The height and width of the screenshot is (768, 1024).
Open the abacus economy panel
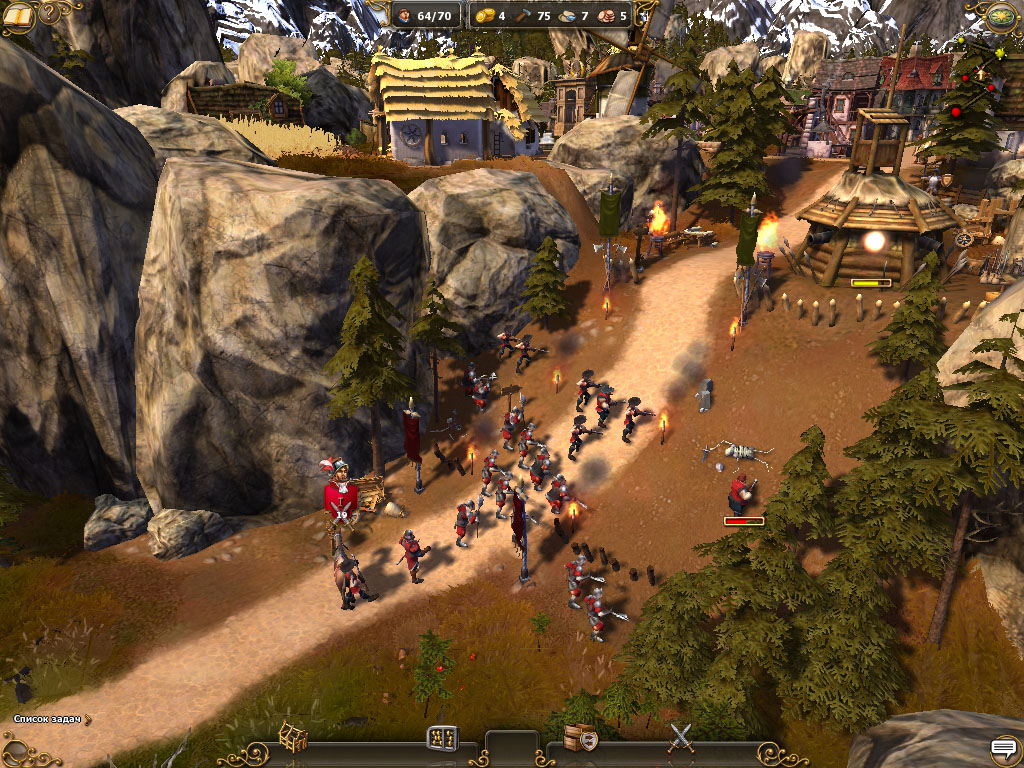(x=442, y=739)
